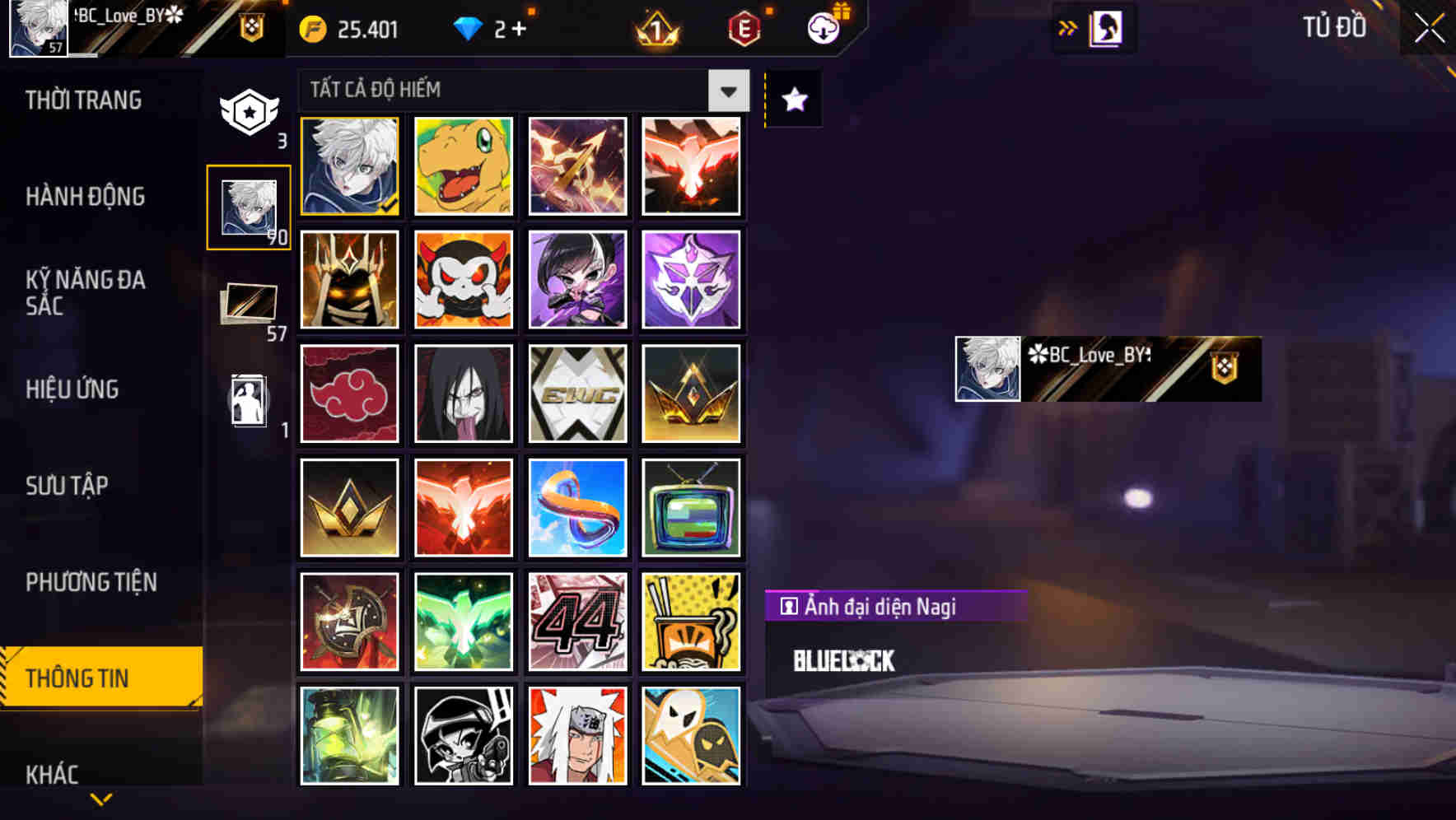The image size is (1456, 820).
Task: Toggle the star favorites filter
Action: 793,100
